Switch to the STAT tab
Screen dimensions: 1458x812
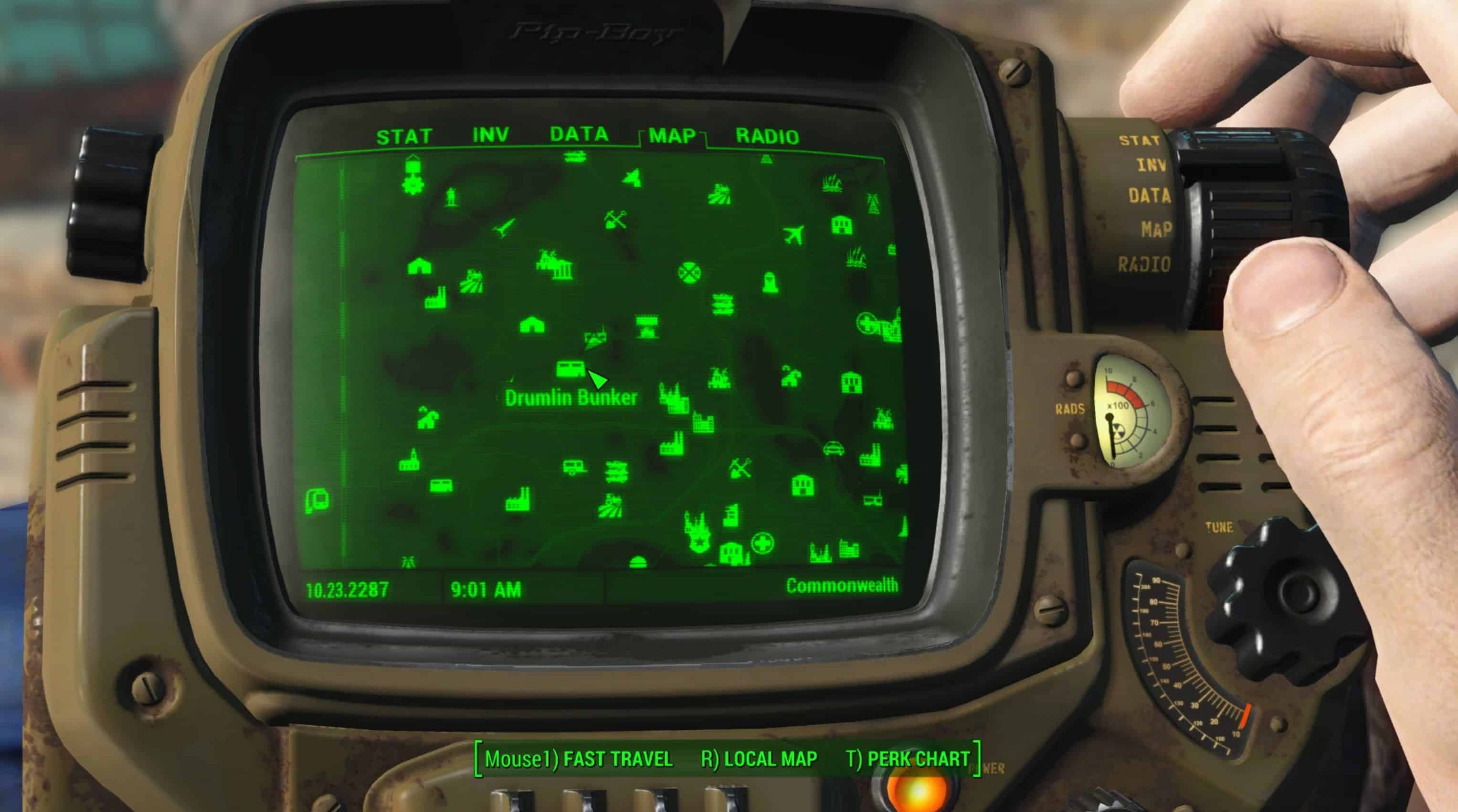click(404, 137)
